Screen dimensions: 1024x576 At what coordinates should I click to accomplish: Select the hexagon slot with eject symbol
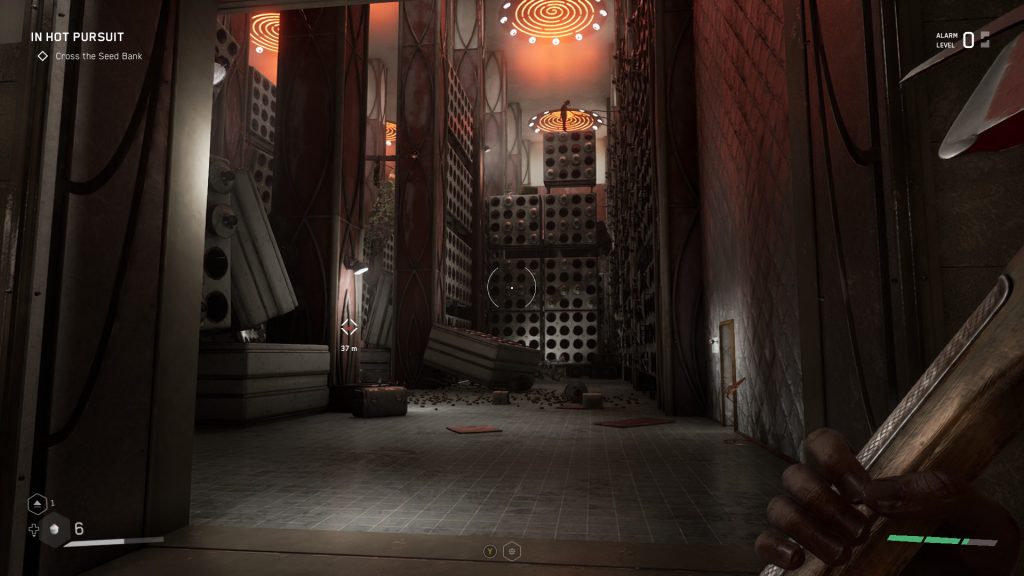pyautogui.click(x=36, y=504)
